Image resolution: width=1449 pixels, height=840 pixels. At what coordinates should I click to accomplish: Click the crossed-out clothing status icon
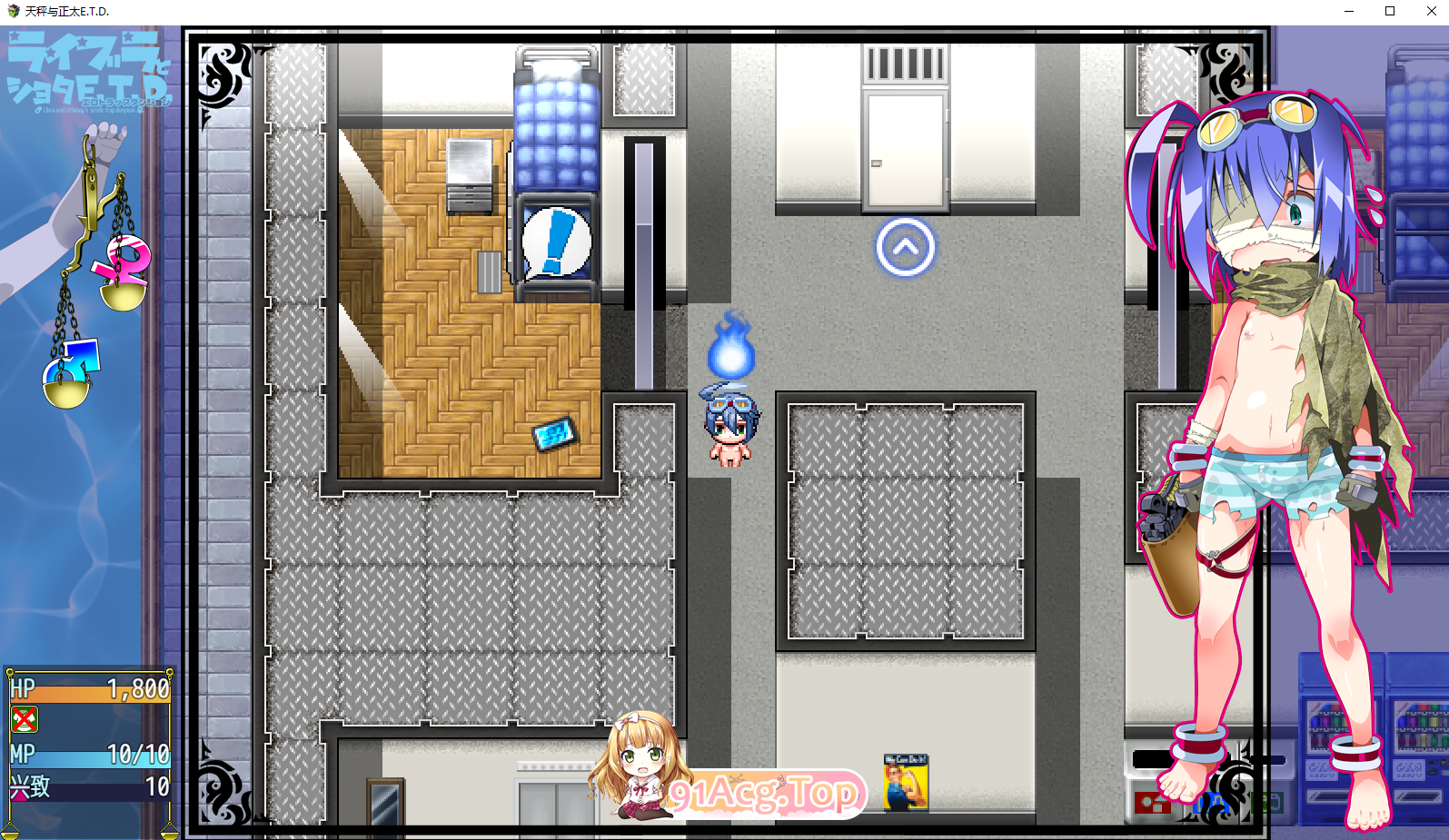pyautogui.click(x=25, y=720)
